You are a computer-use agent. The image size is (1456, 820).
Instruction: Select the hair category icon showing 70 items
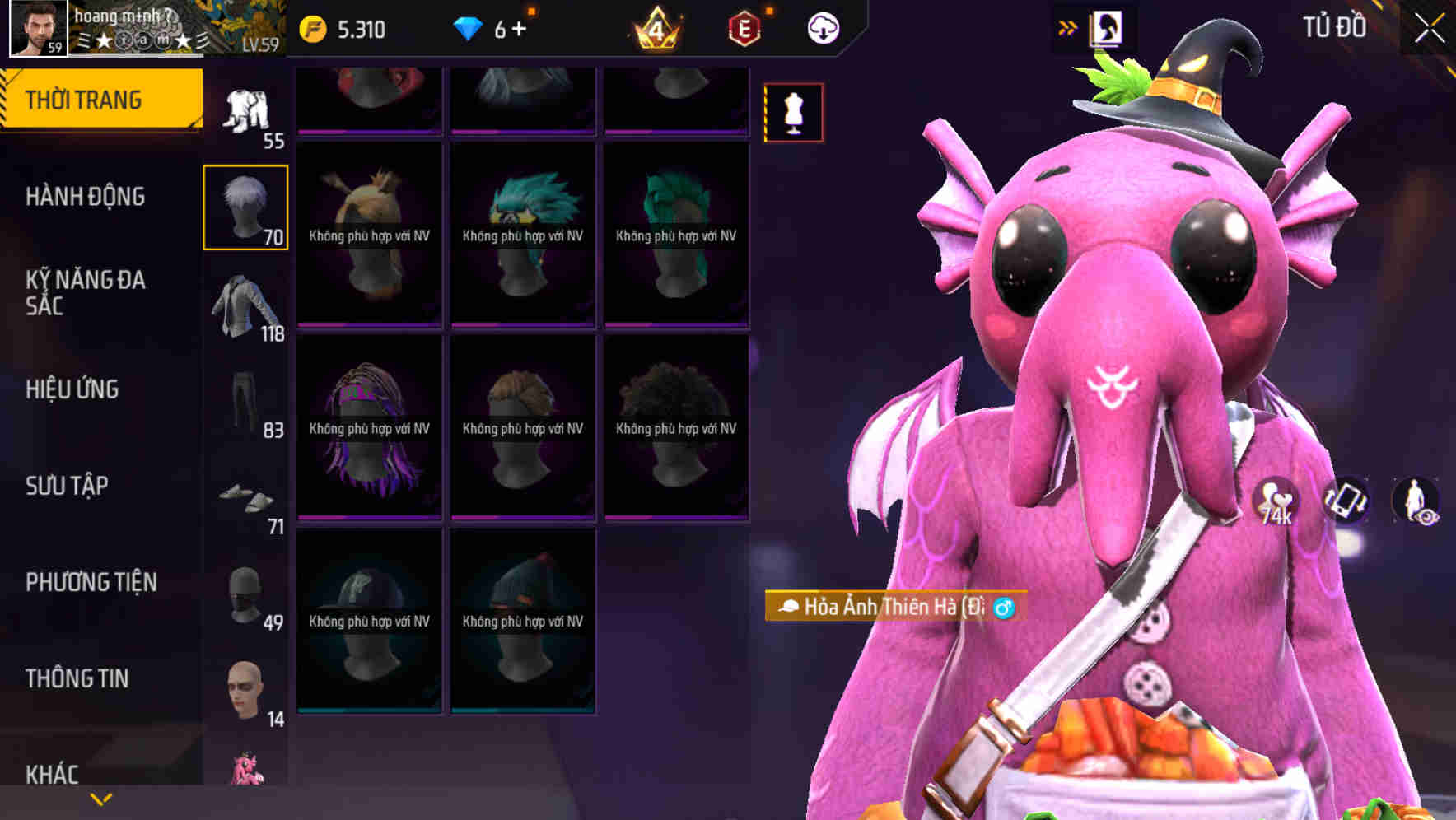[245, 204]
